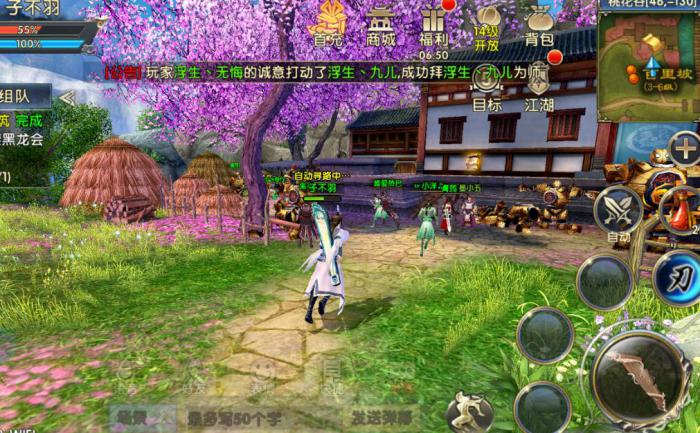Open the 首充 first-recharge gift menu
This screenshot has width=700, height=433.
[327, 25]
